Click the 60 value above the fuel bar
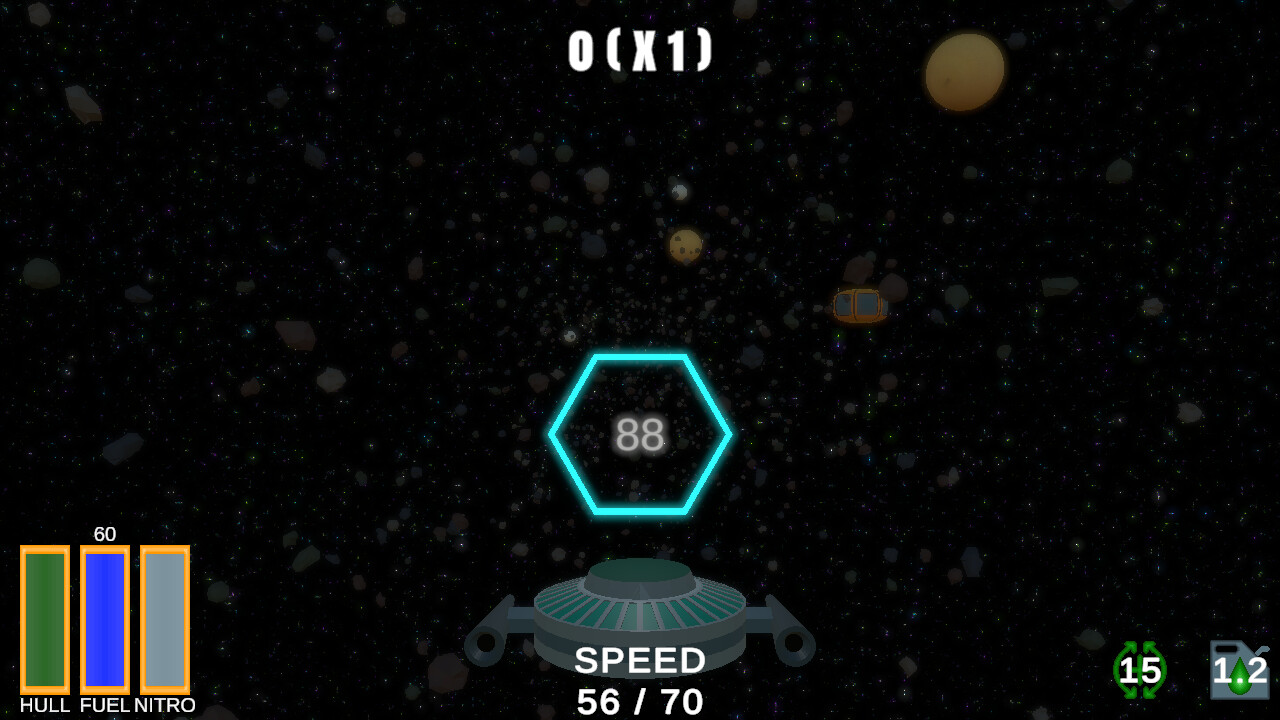1280x720 pixels. (105, 534)
